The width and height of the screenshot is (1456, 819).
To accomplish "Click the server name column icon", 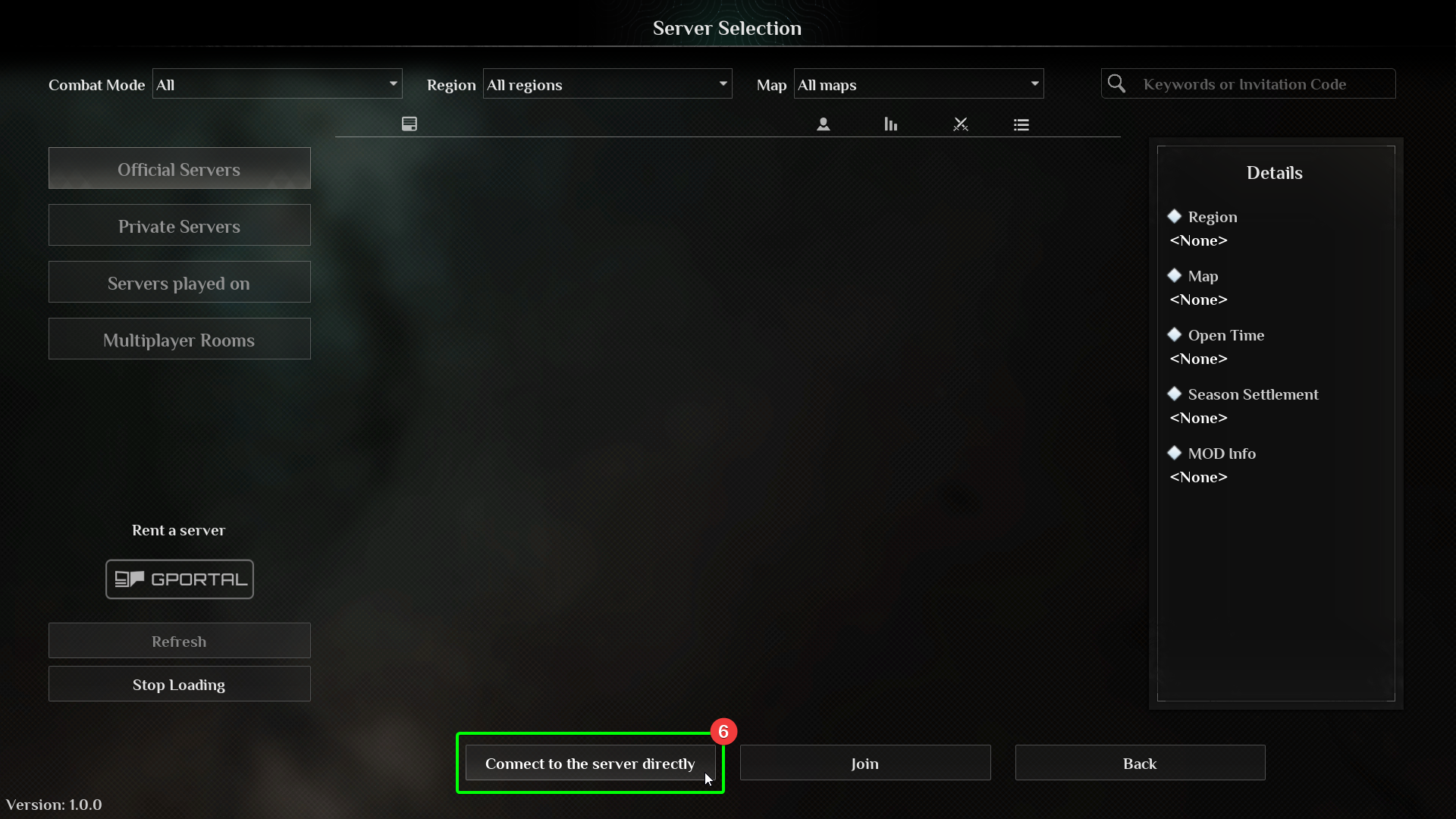I will (409, 124).
